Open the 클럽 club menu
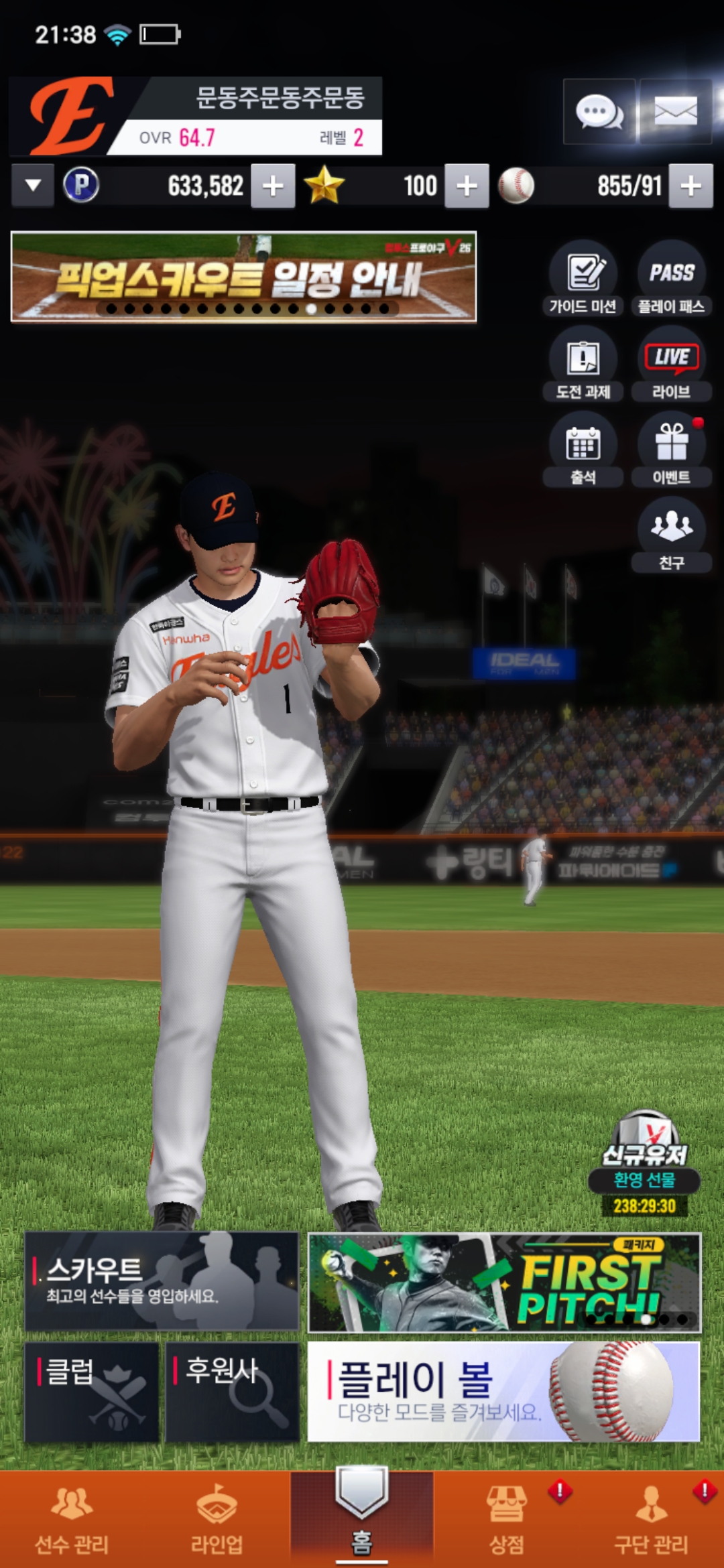This screenshot has width=724, height=1568. pos(92,1391)
